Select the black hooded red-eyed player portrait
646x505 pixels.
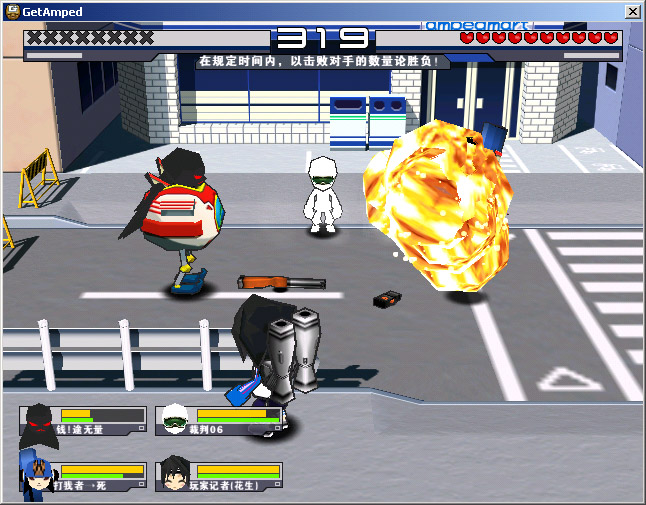pos(39,421)
